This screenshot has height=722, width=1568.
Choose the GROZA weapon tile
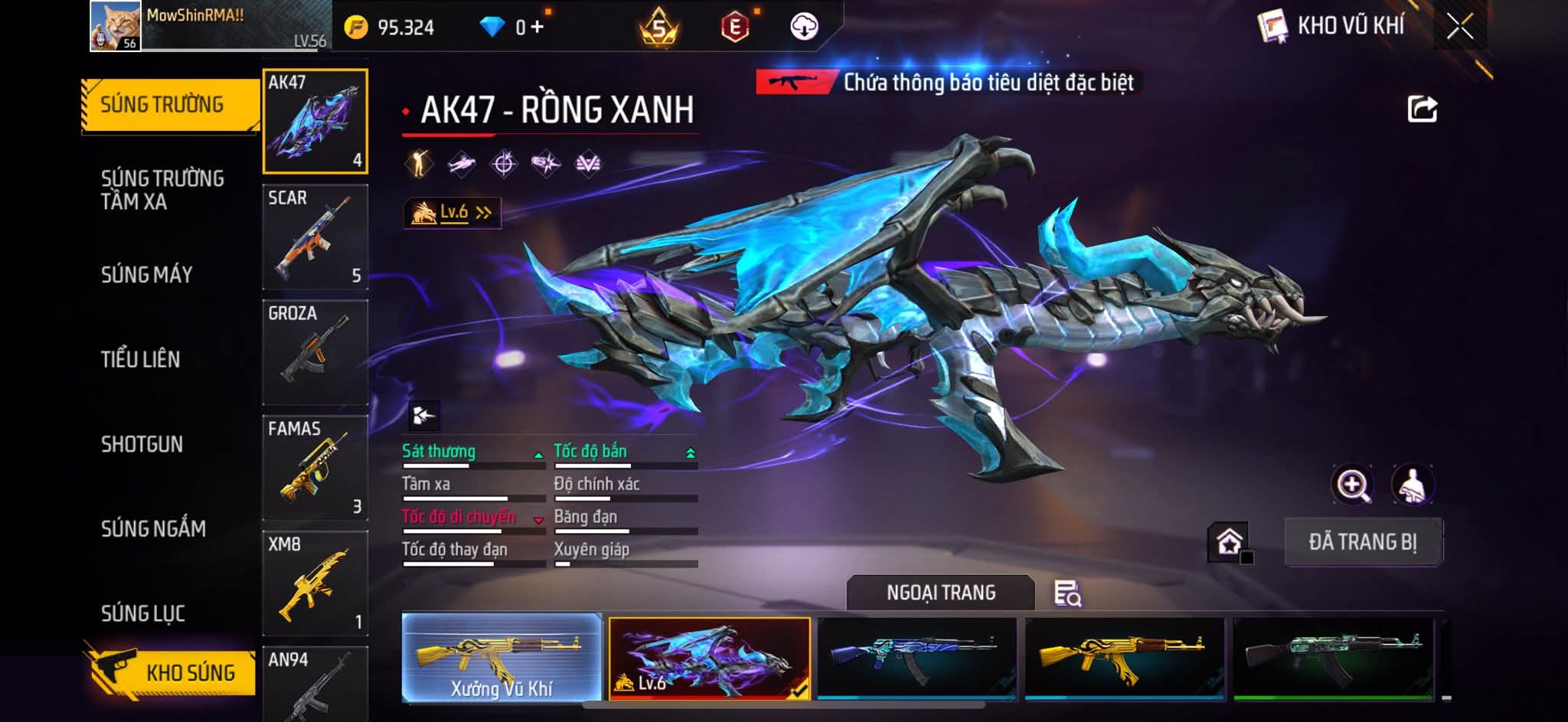tap(315, 351)
